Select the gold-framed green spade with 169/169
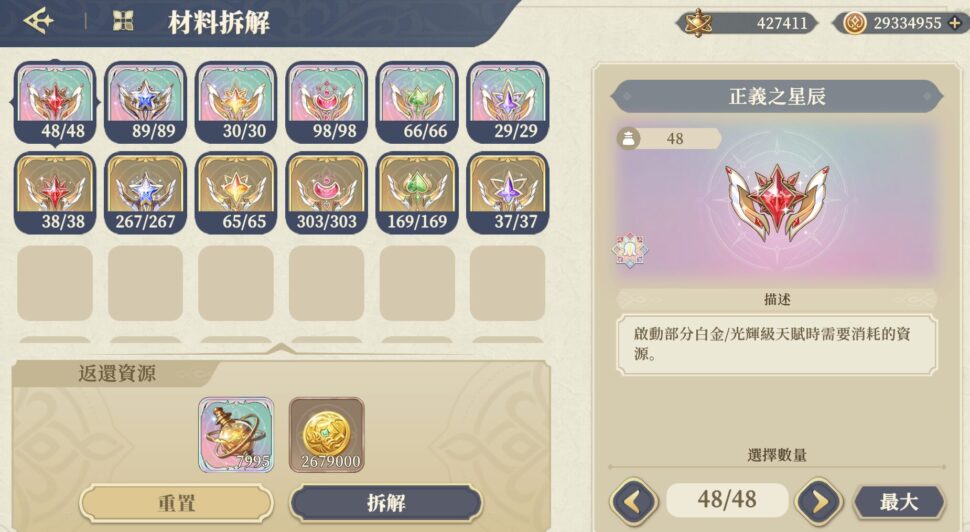Screen dimensions: 970x532 (x=417, y=192)
